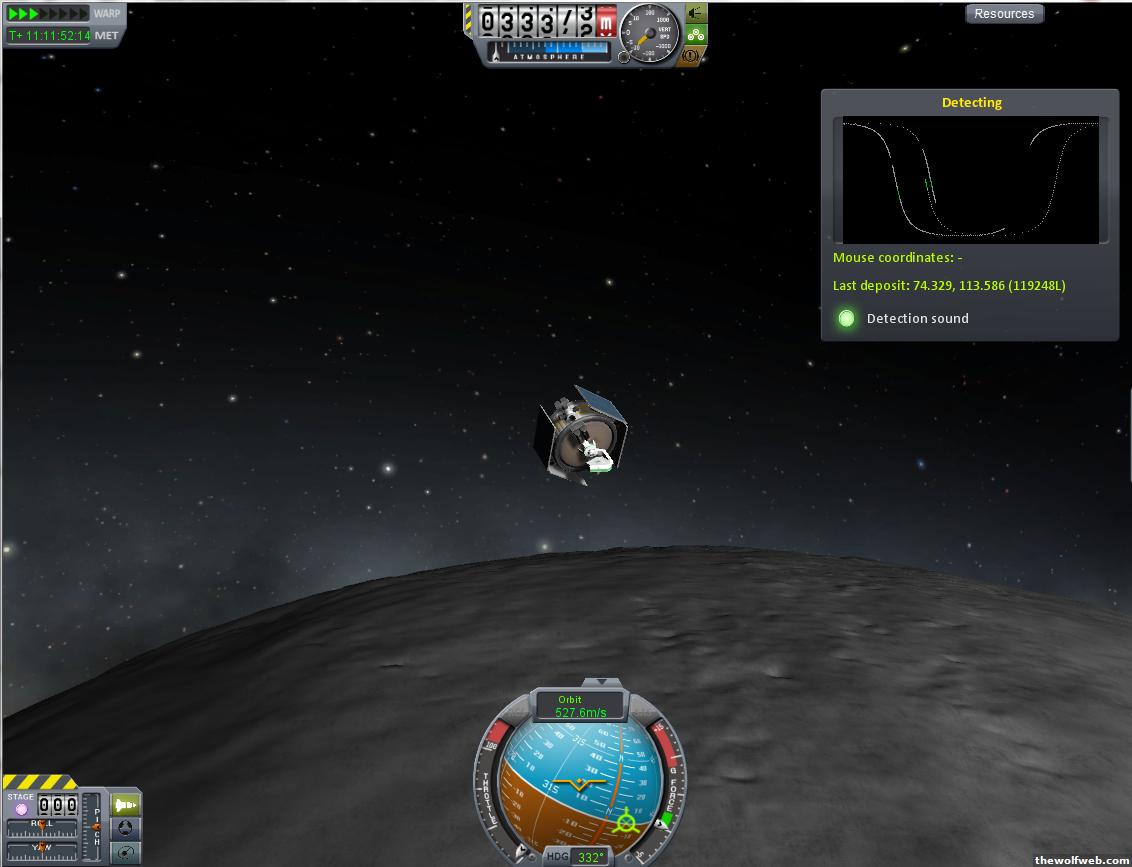Click the navball attitude indicator
The height and width of the screenshot is (867, 1132).
point(580,785)
